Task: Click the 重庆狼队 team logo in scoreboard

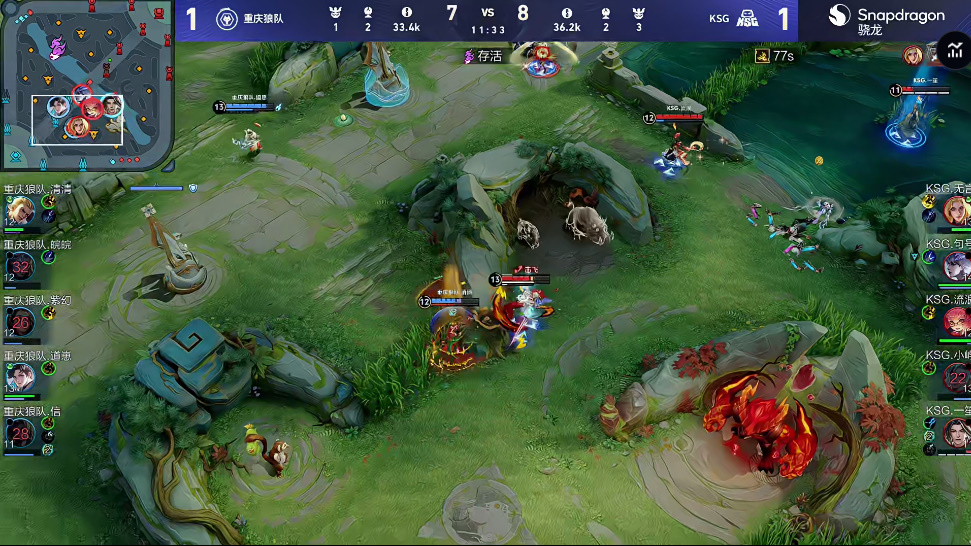Action: point(226,19)
